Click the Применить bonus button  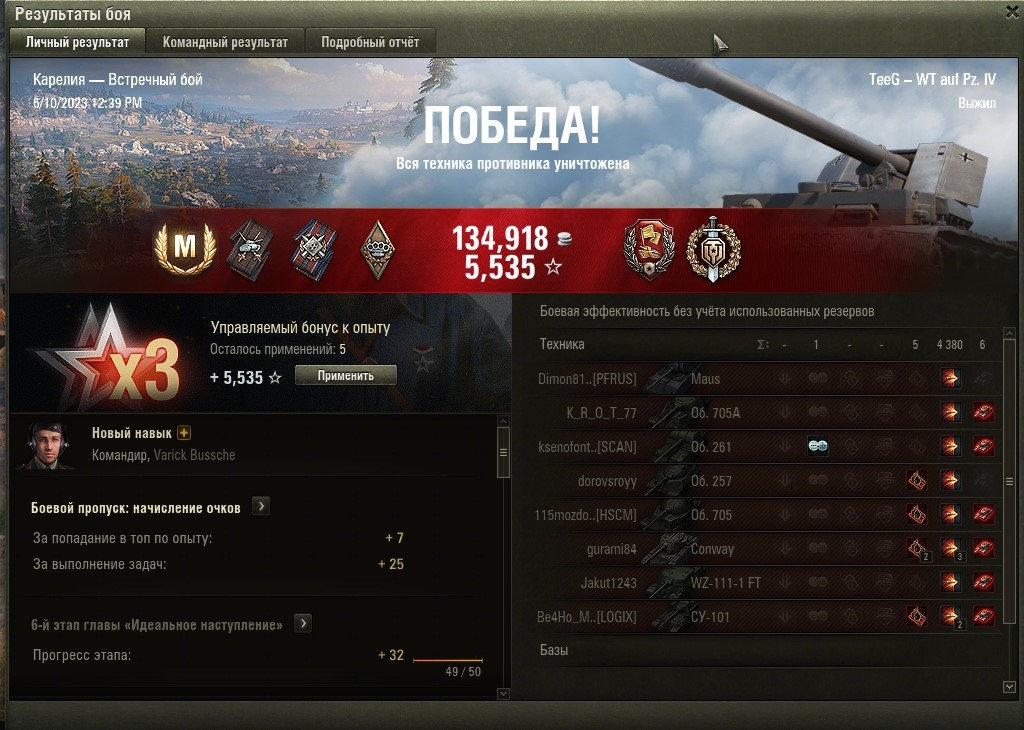(x=346, y=375)
